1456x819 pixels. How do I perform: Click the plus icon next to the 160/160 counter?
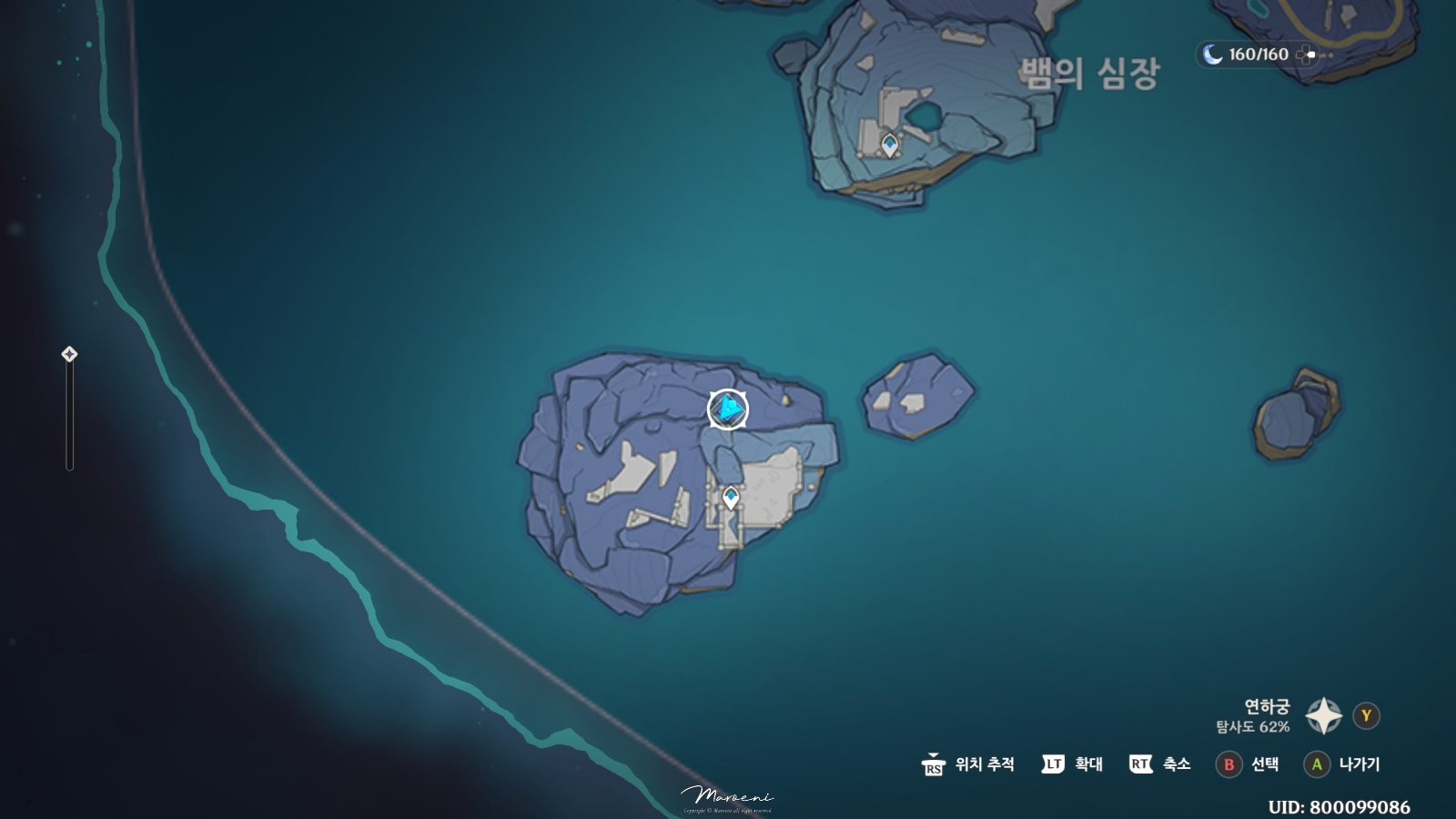[x=1308, y=55]
